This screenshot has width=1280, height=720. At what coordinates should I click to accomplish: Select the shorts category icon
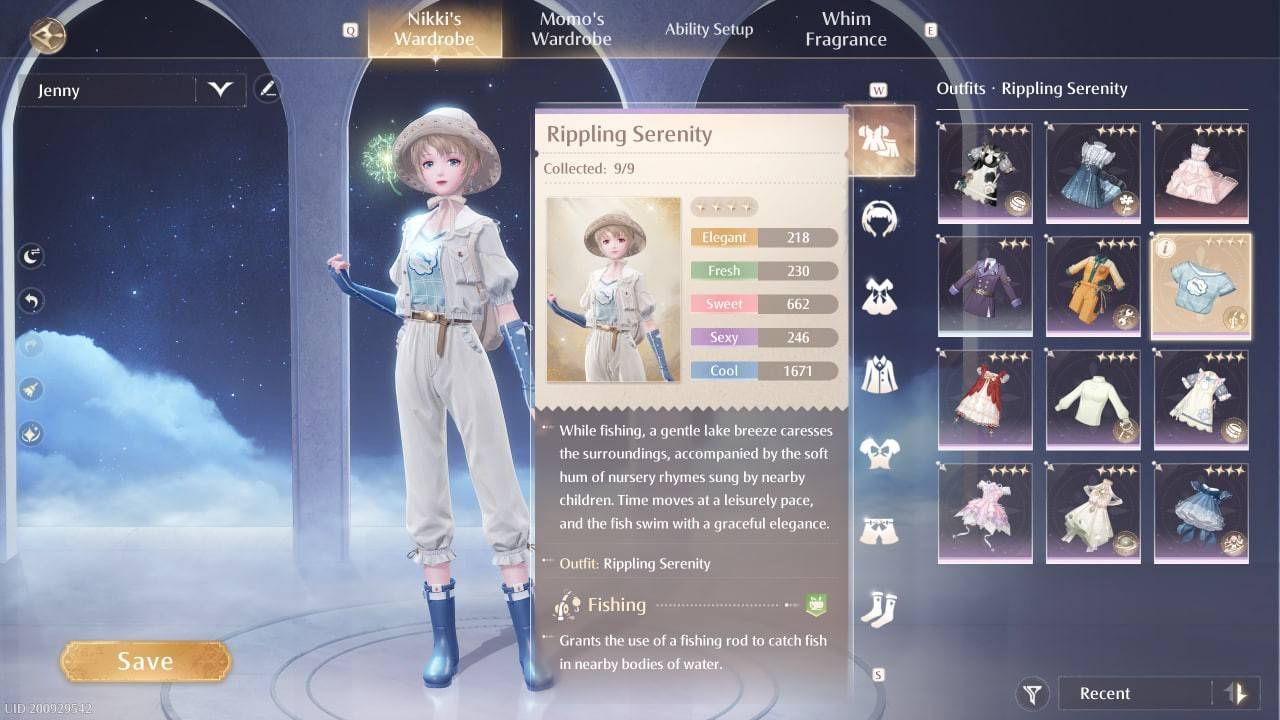880,526
